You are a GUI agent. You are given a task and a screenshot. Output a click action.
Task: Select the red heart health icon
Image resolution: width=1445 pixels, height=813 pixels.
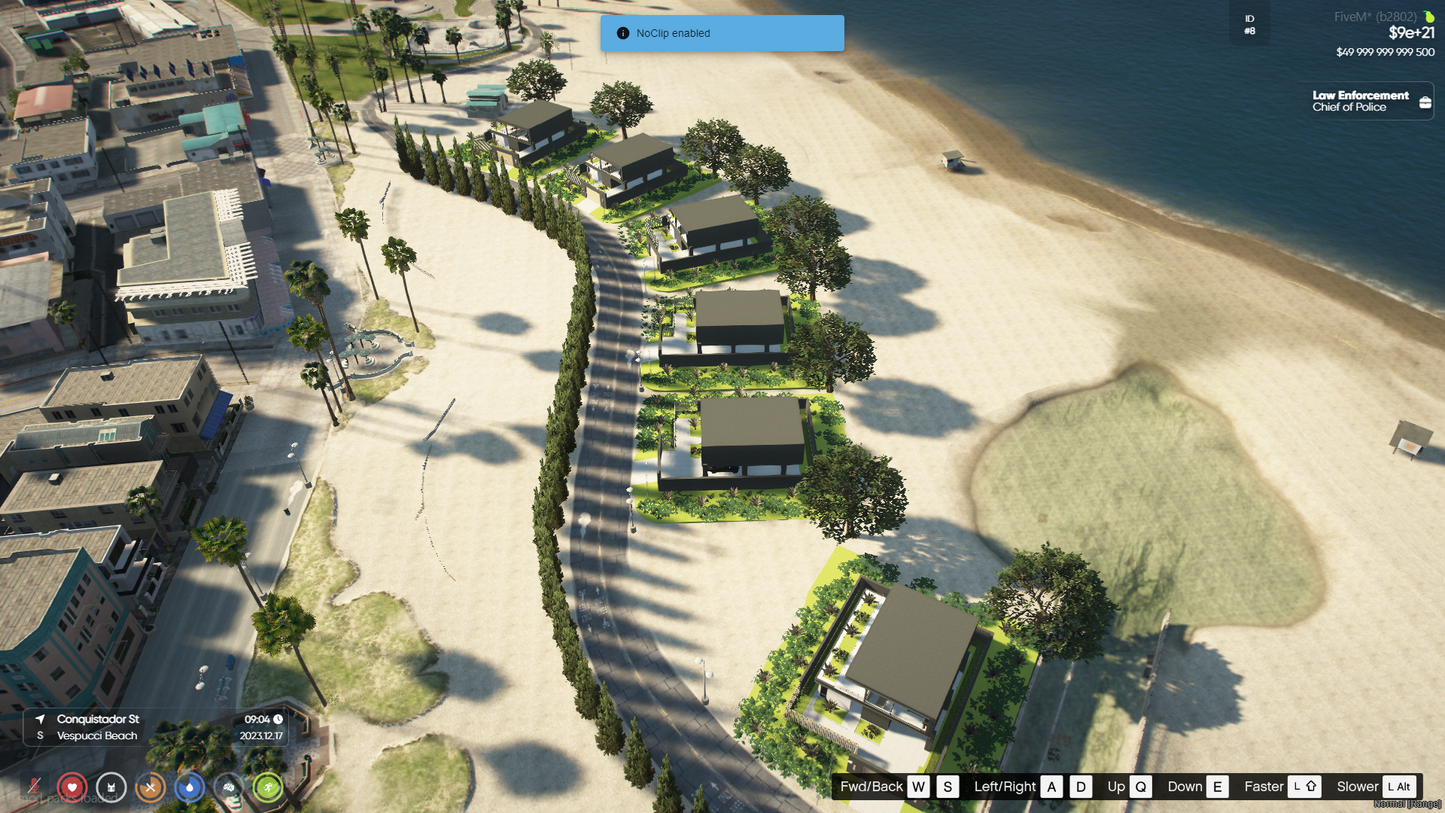[72, 787]
